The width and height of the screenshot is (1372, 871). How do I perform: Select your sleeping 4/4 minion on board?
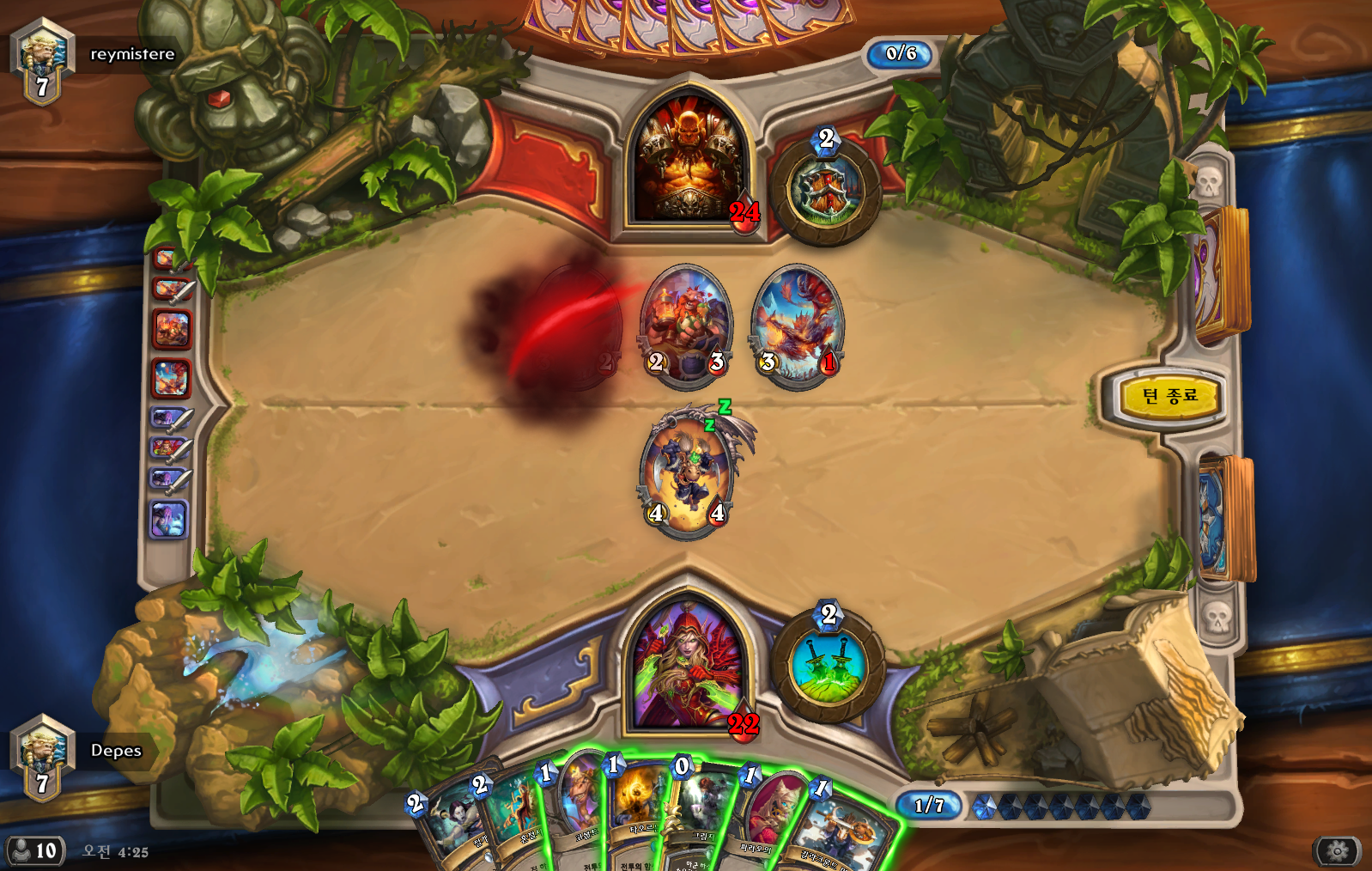[x=687, y=474]
